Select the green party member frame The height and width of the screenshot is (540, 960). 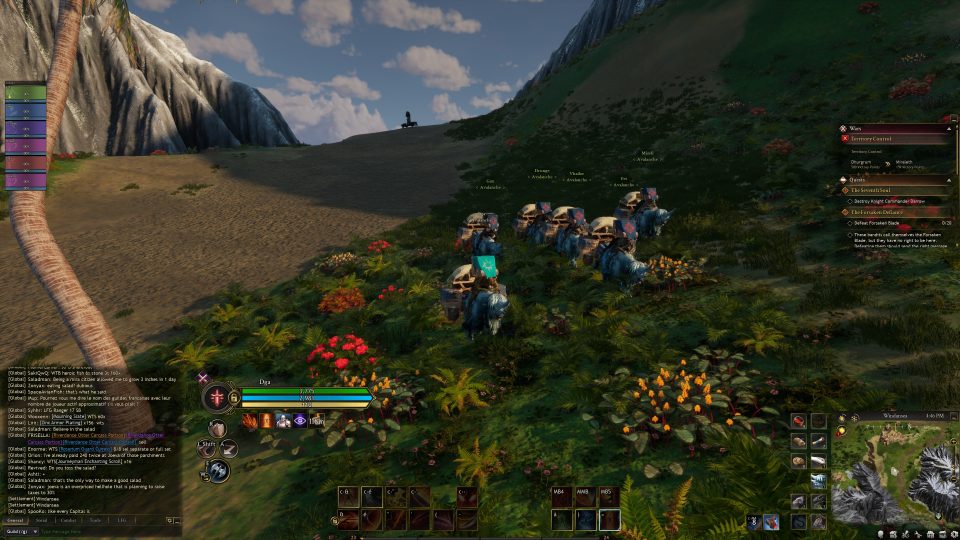pyautogui.click(x=26, y=93)
